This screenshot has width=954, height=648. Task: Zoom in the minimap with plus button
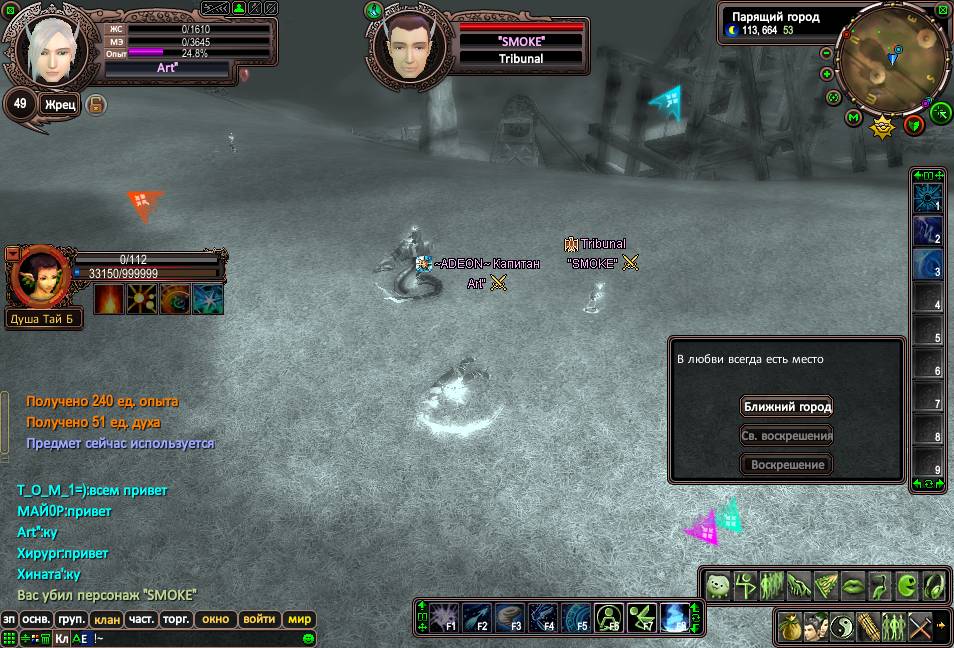pyautogui.click(x=827, y=74)
